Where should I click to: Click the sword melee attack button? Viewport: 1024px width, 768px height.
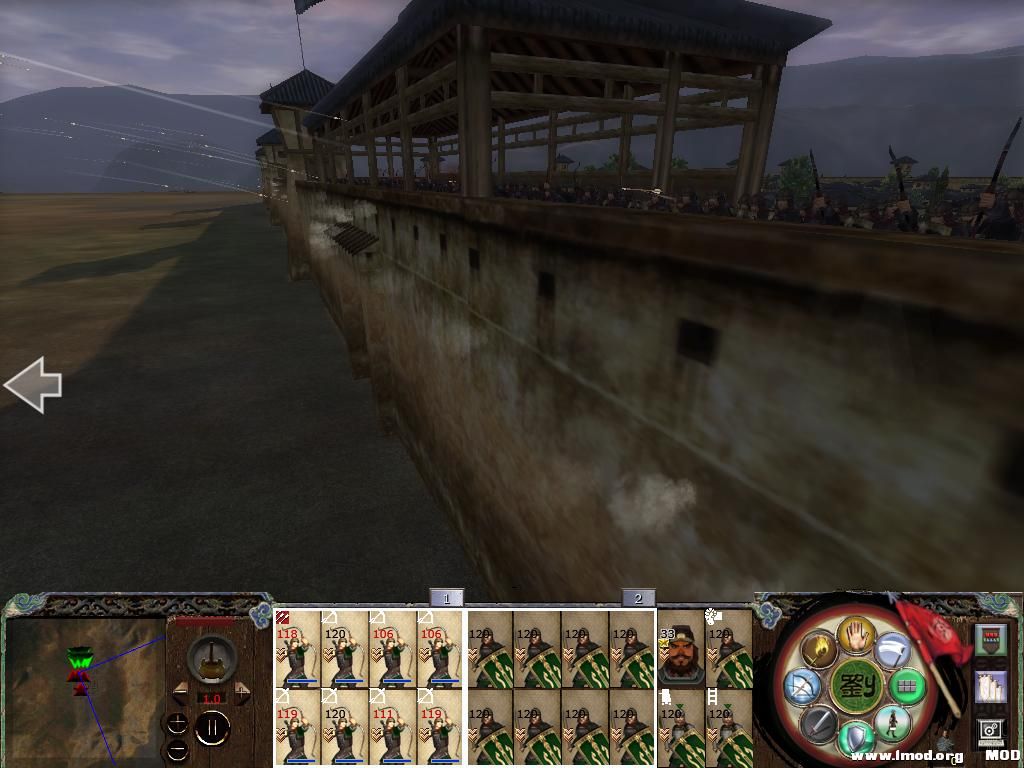click(x=818, y=722)
